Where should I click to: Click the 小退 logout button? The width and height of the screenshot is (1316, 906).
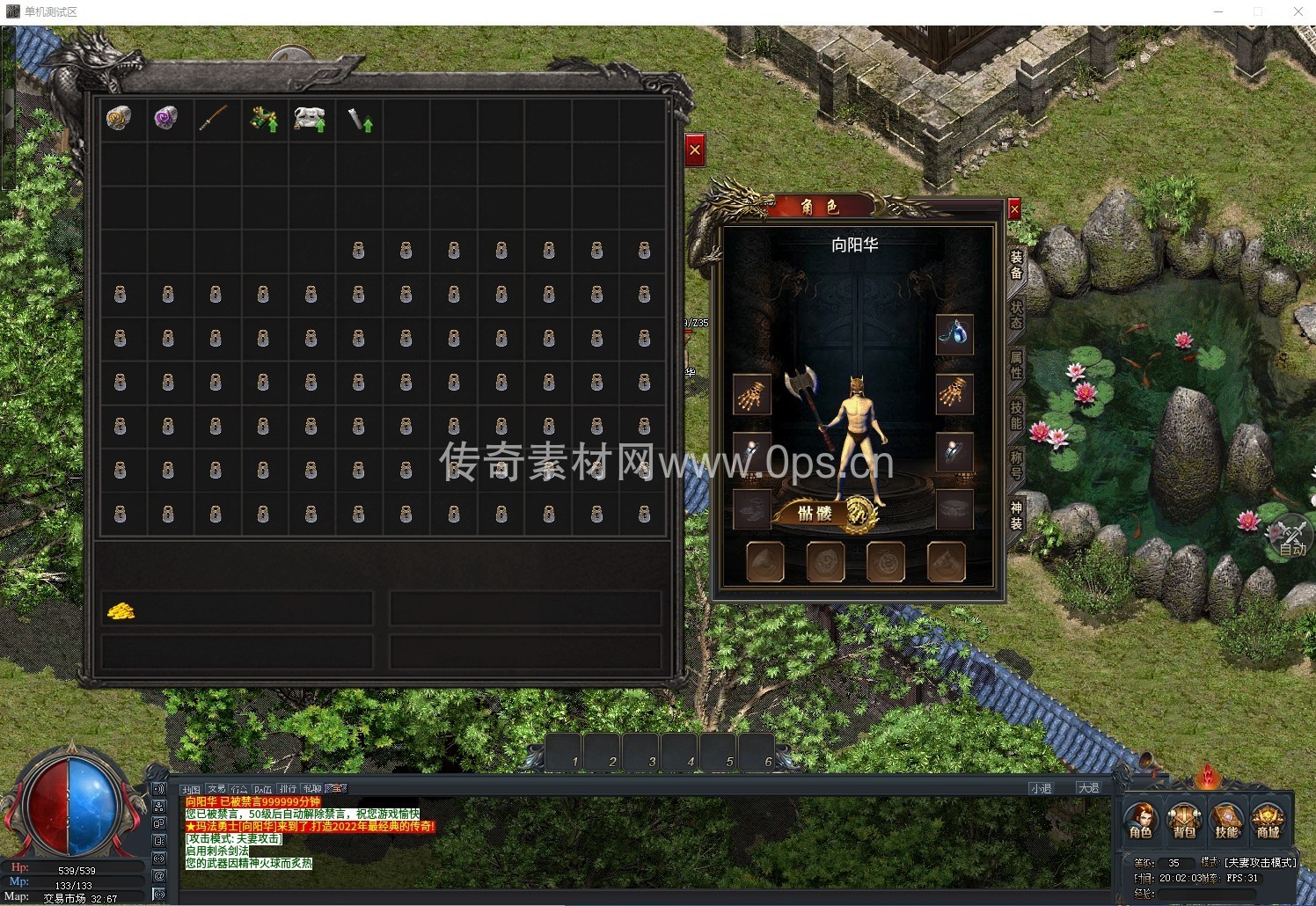click(x=1041, y=788)
